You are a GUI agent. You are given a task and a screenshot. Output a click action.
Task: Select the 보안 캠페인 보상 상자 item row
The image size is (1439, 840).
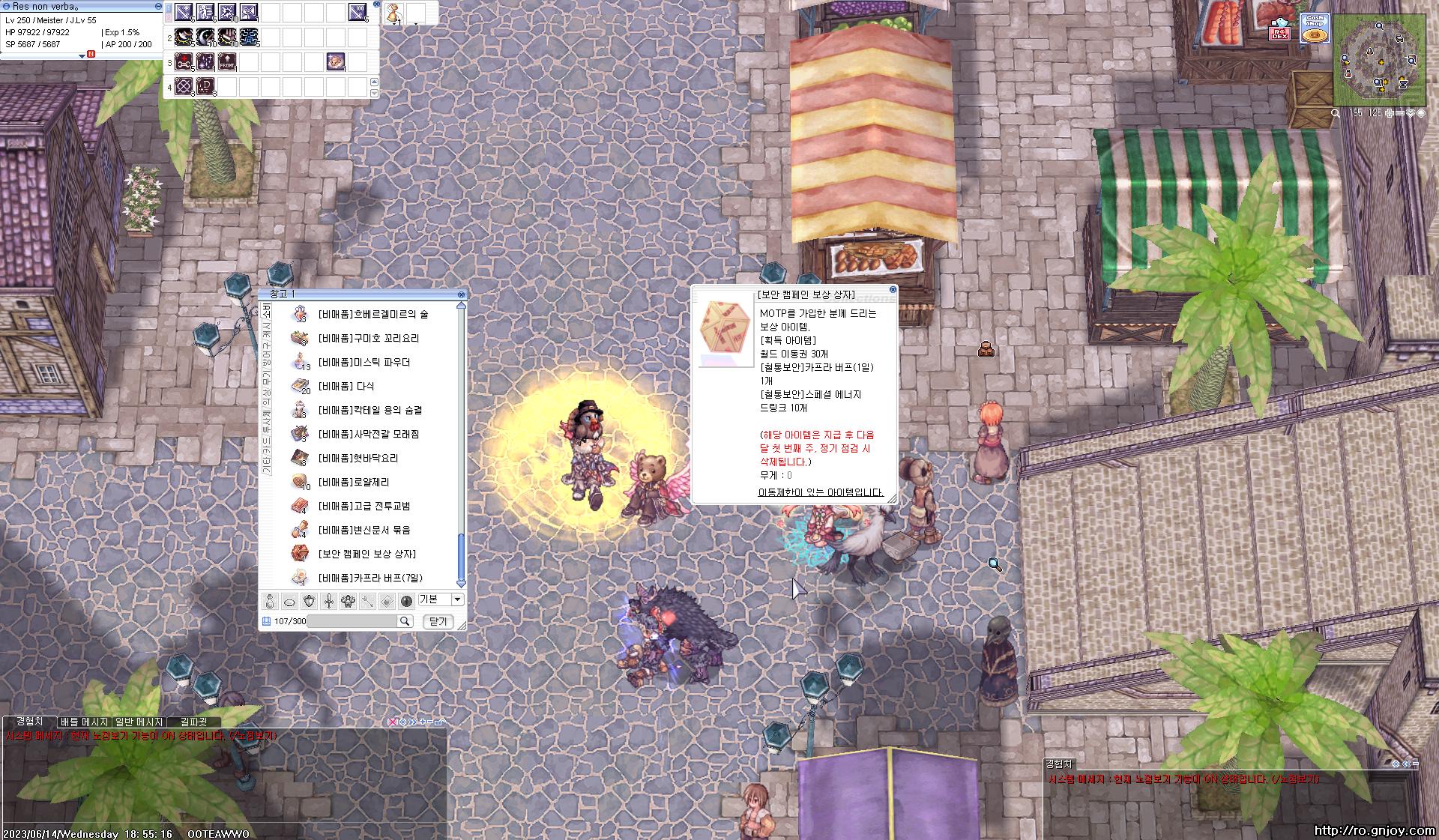pyautogui.click(x=366, y=554)
